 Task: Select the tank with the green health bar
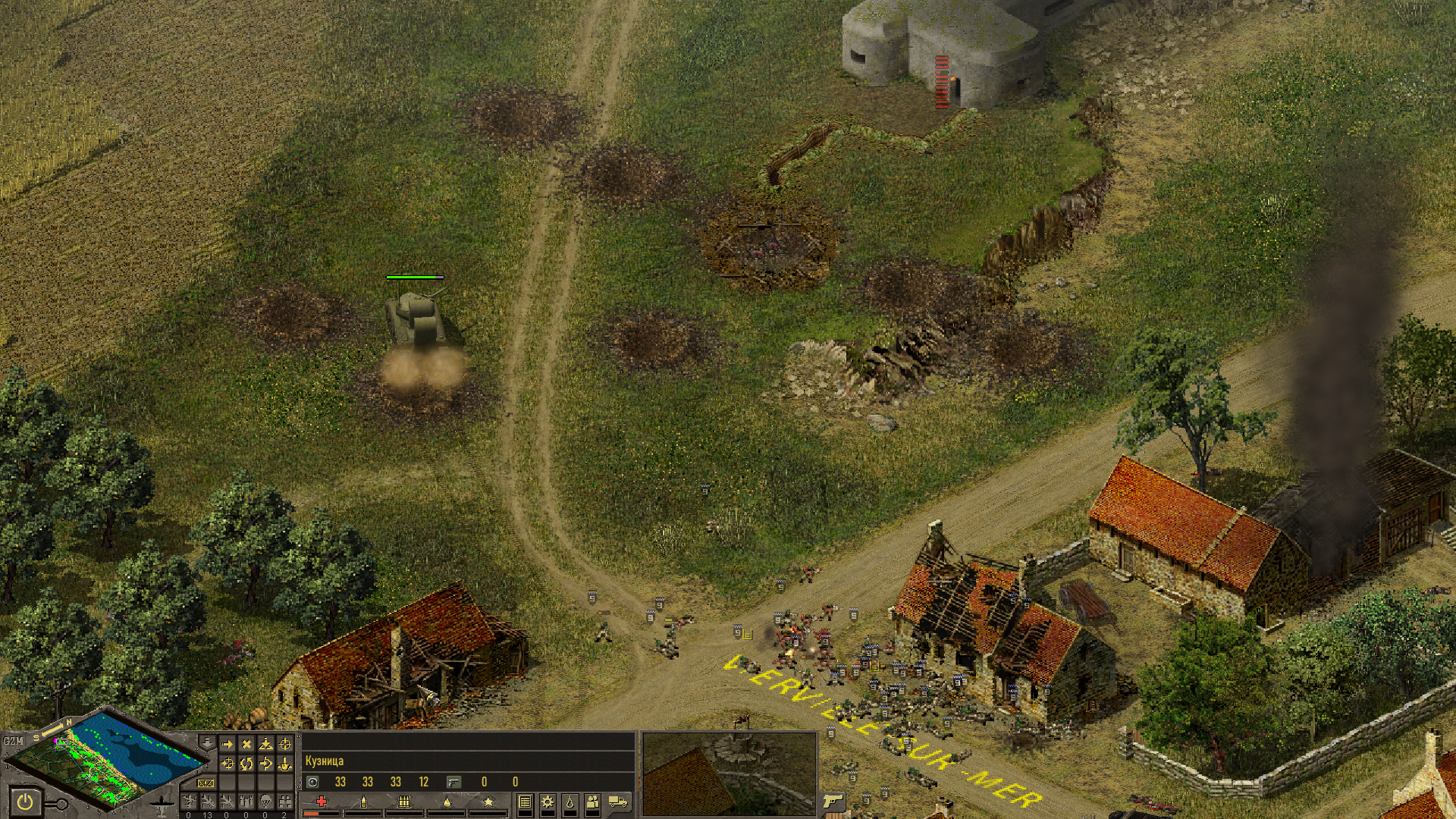[415, 318]
